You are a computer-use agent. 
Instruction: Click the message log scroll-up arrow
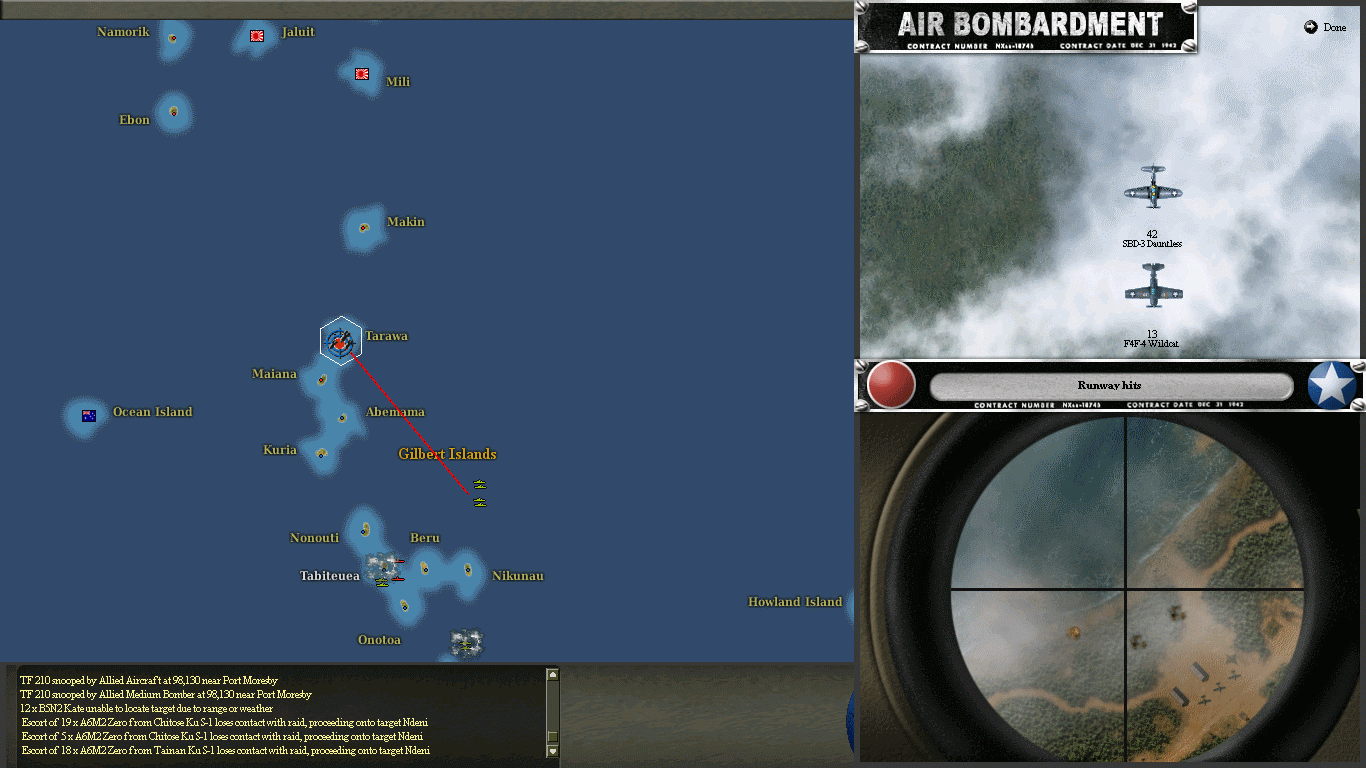552,675
